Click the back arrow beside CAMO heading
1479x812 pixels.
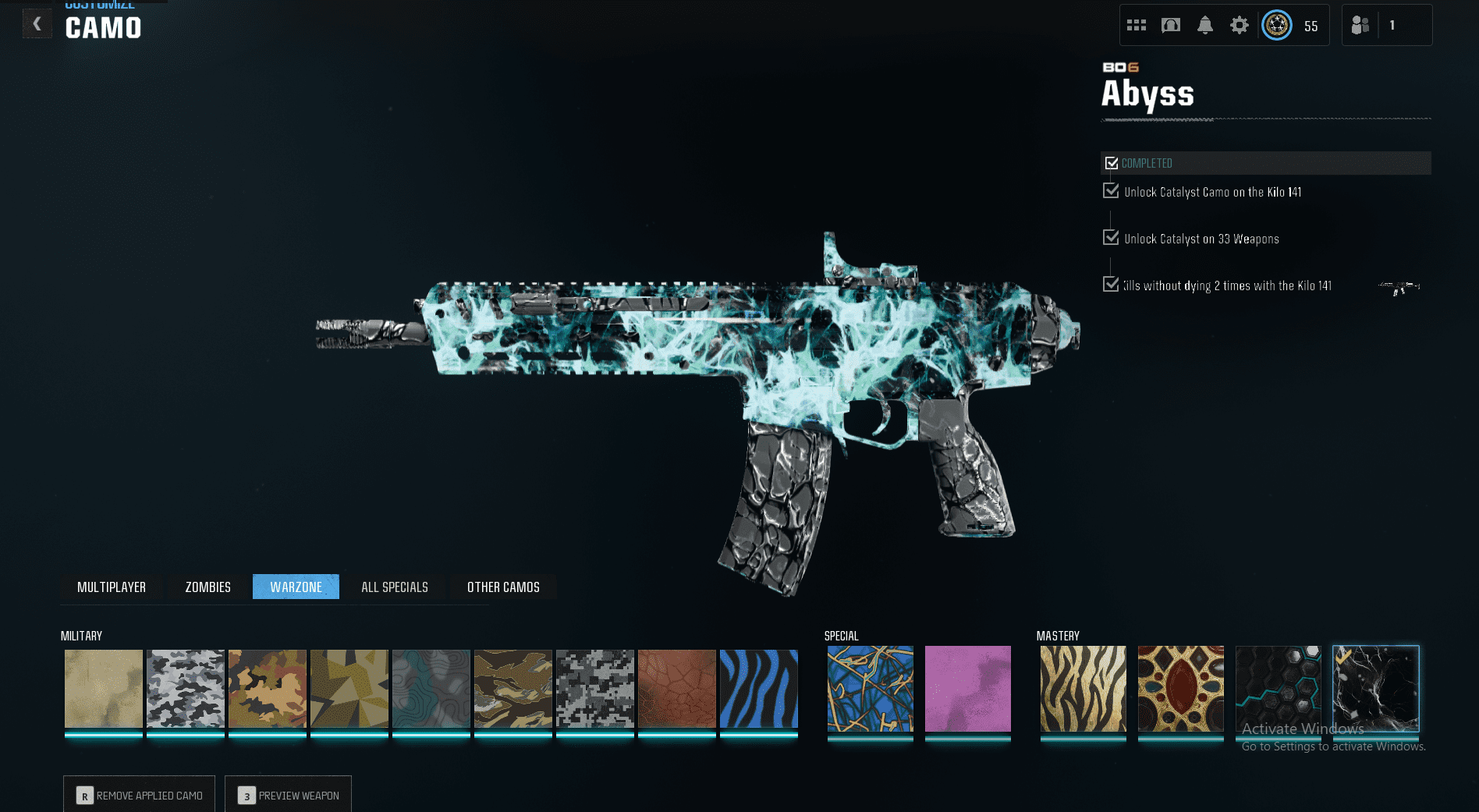click(37, 23)
